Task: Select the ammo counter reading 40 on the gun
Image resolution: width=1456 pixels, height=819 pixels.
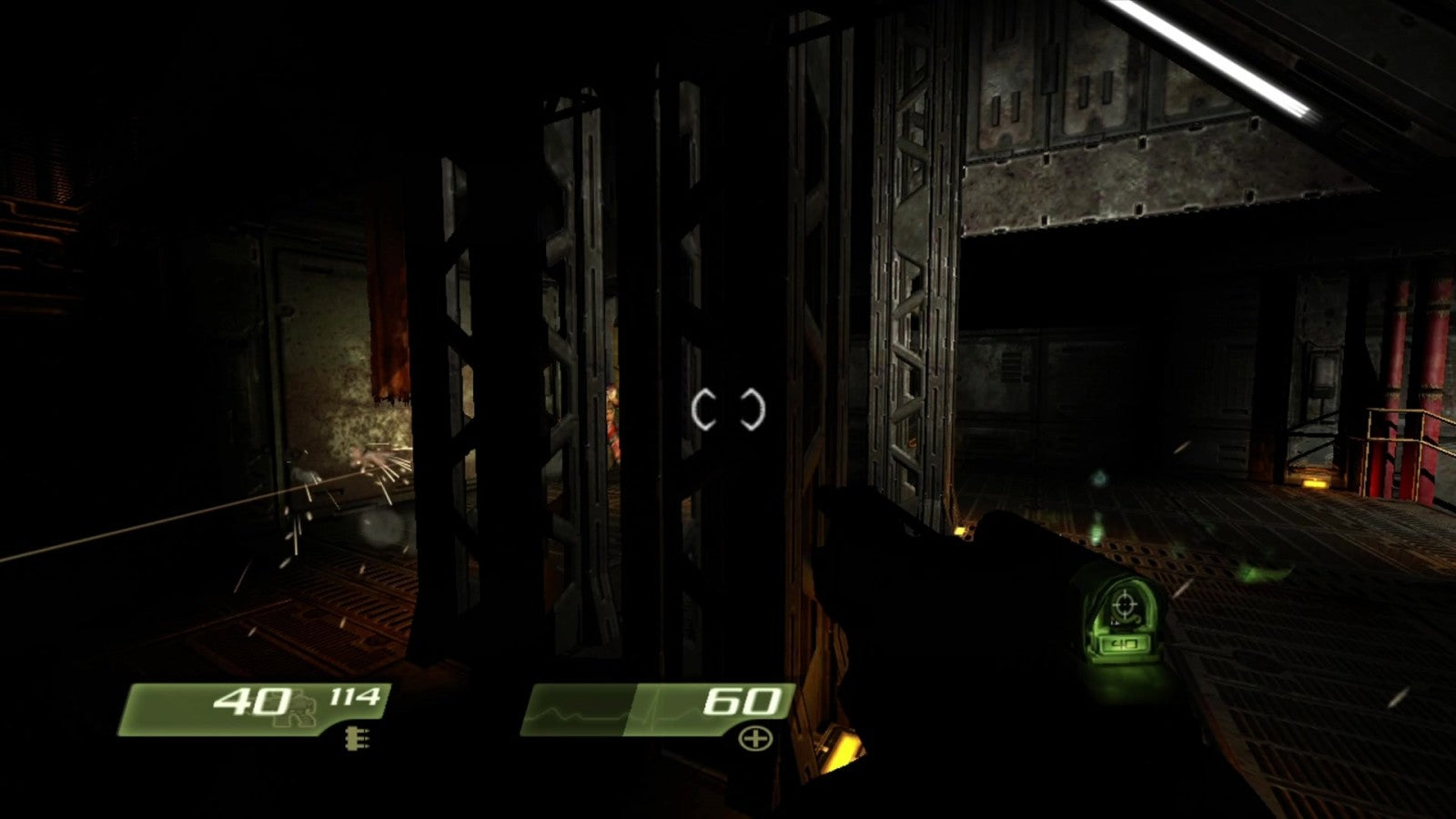Action: point(1126,644)
